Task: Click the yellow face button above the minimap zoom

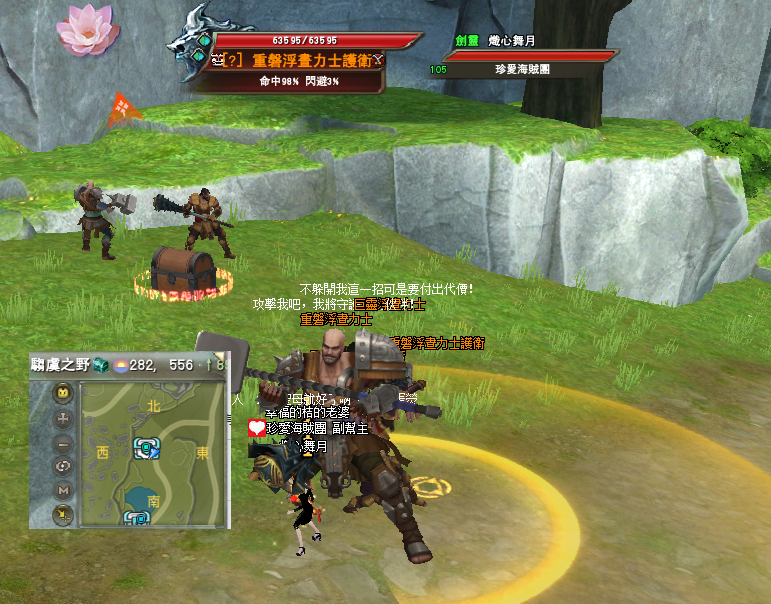Action: tap(64, 393)
